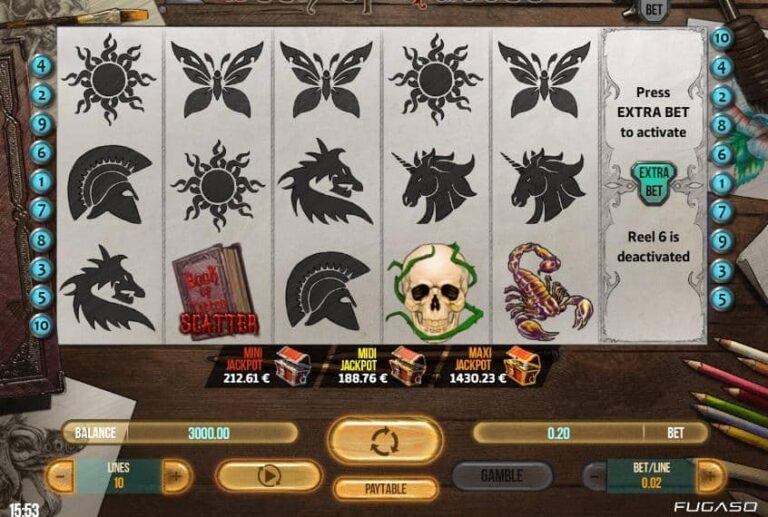
Task: Decrease the number of Lines
Action: 62,476
